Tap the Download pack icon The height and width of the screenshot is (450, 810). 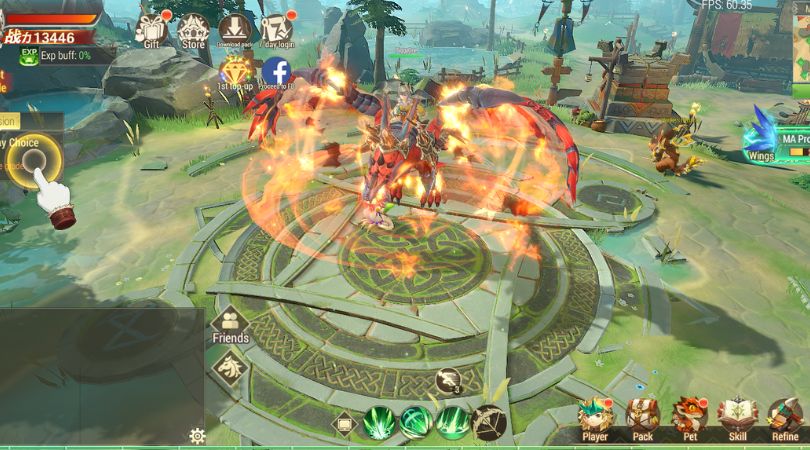235,29
